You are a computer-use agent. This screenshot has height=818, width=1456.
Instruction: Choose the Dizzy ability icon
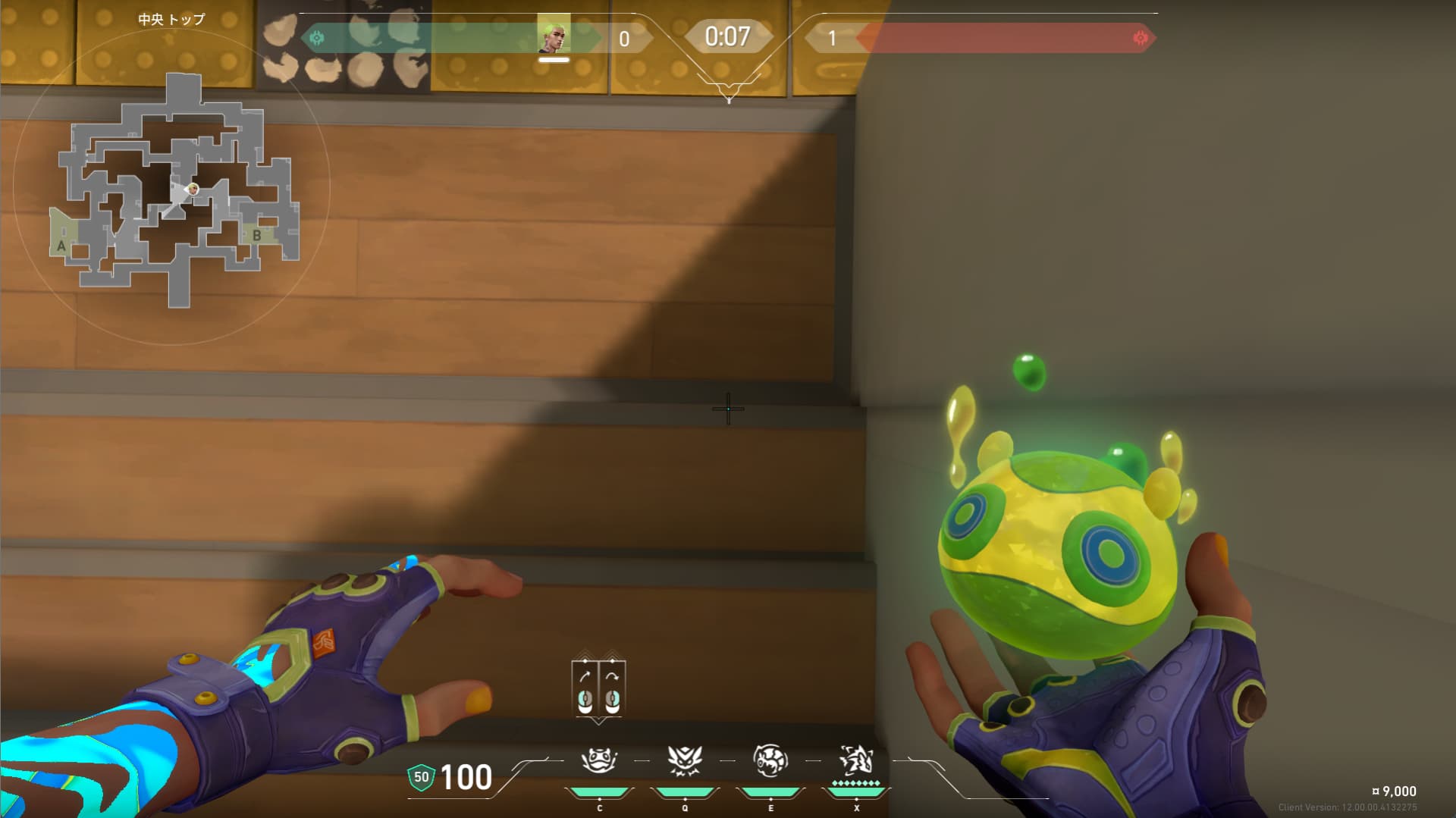(x=770, y=760)
